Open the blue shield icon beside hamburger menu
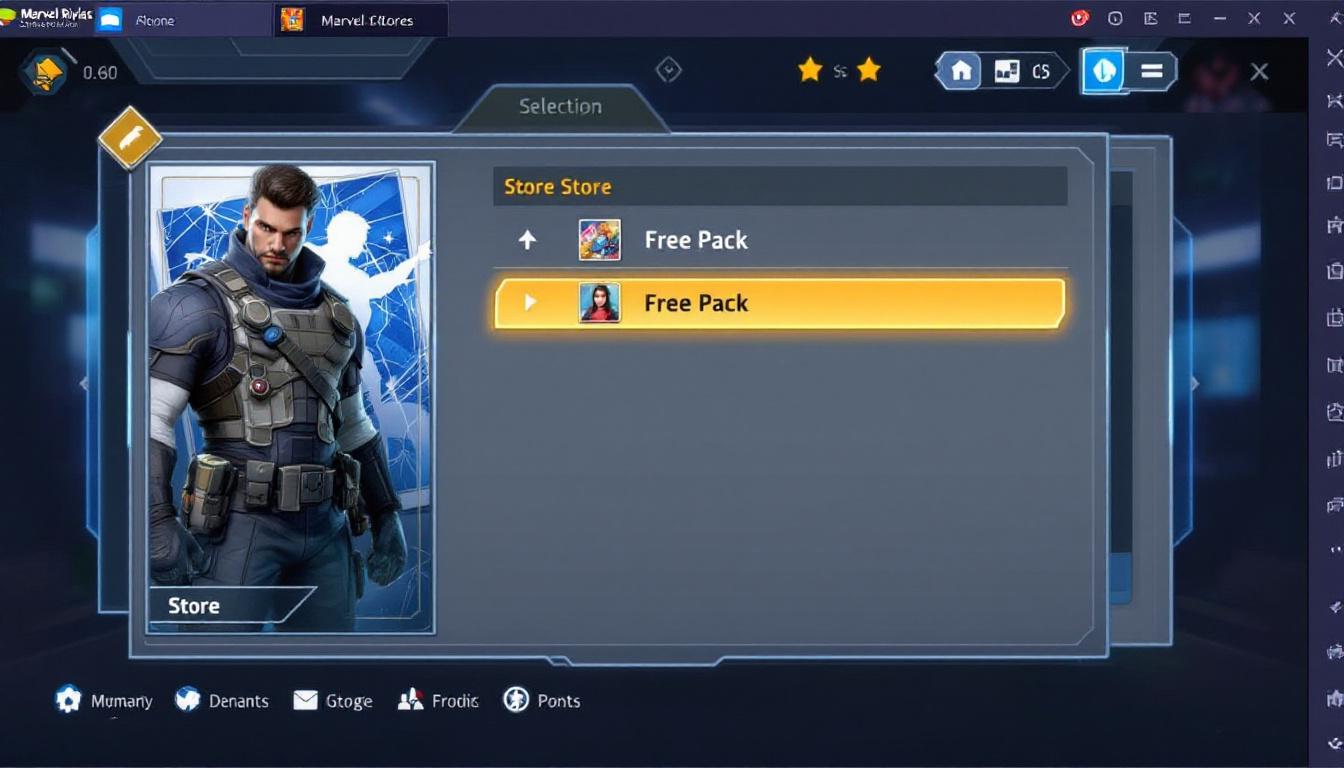1344x768 pixels. click(x=1103, y=71)
